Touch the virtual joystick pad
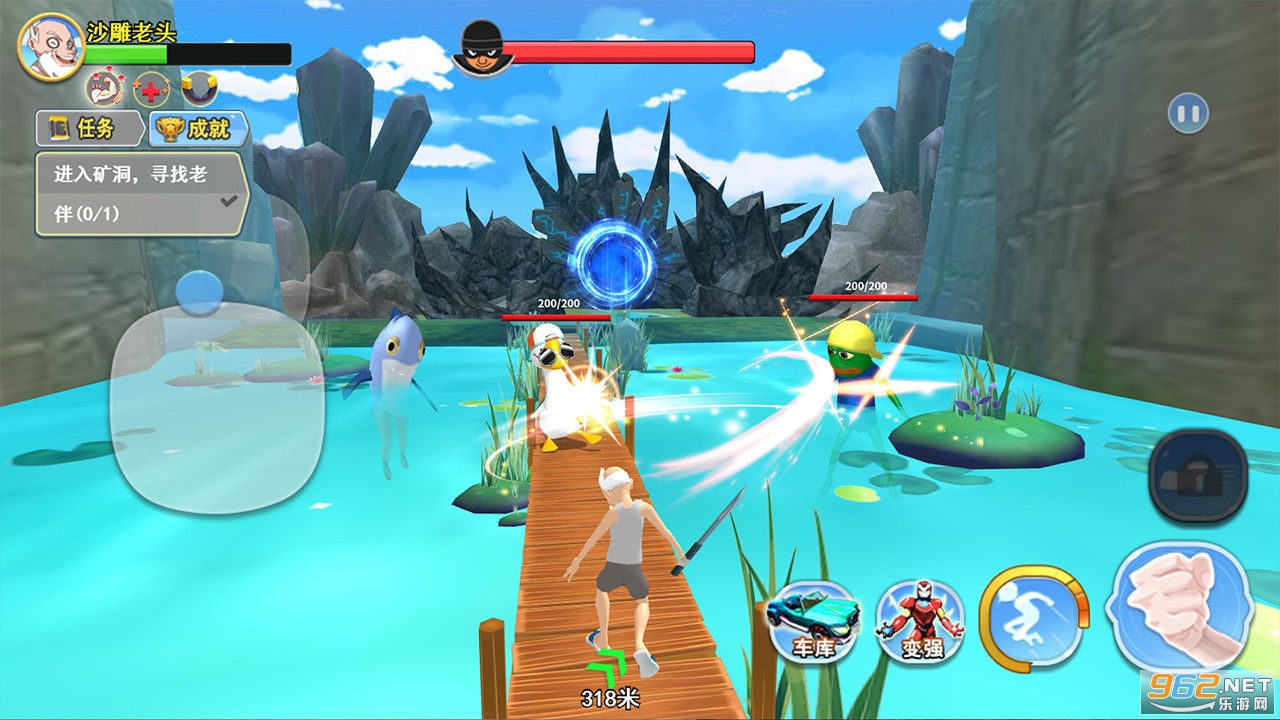This screenshot has width=1280, height=720. point(216,398)
